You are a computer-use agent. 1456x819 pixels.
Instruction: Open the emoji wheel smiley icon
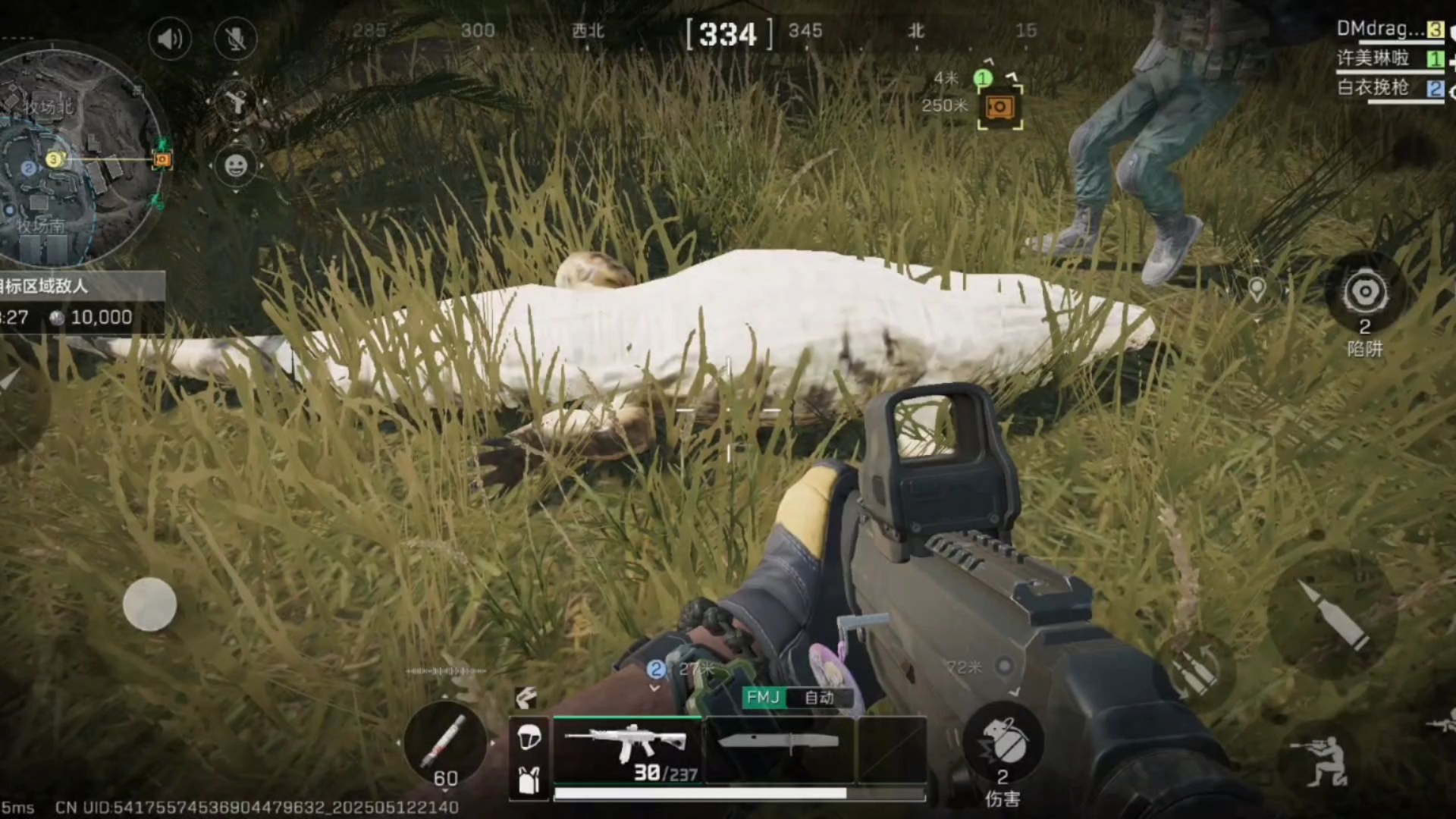[x=236, y=165]
